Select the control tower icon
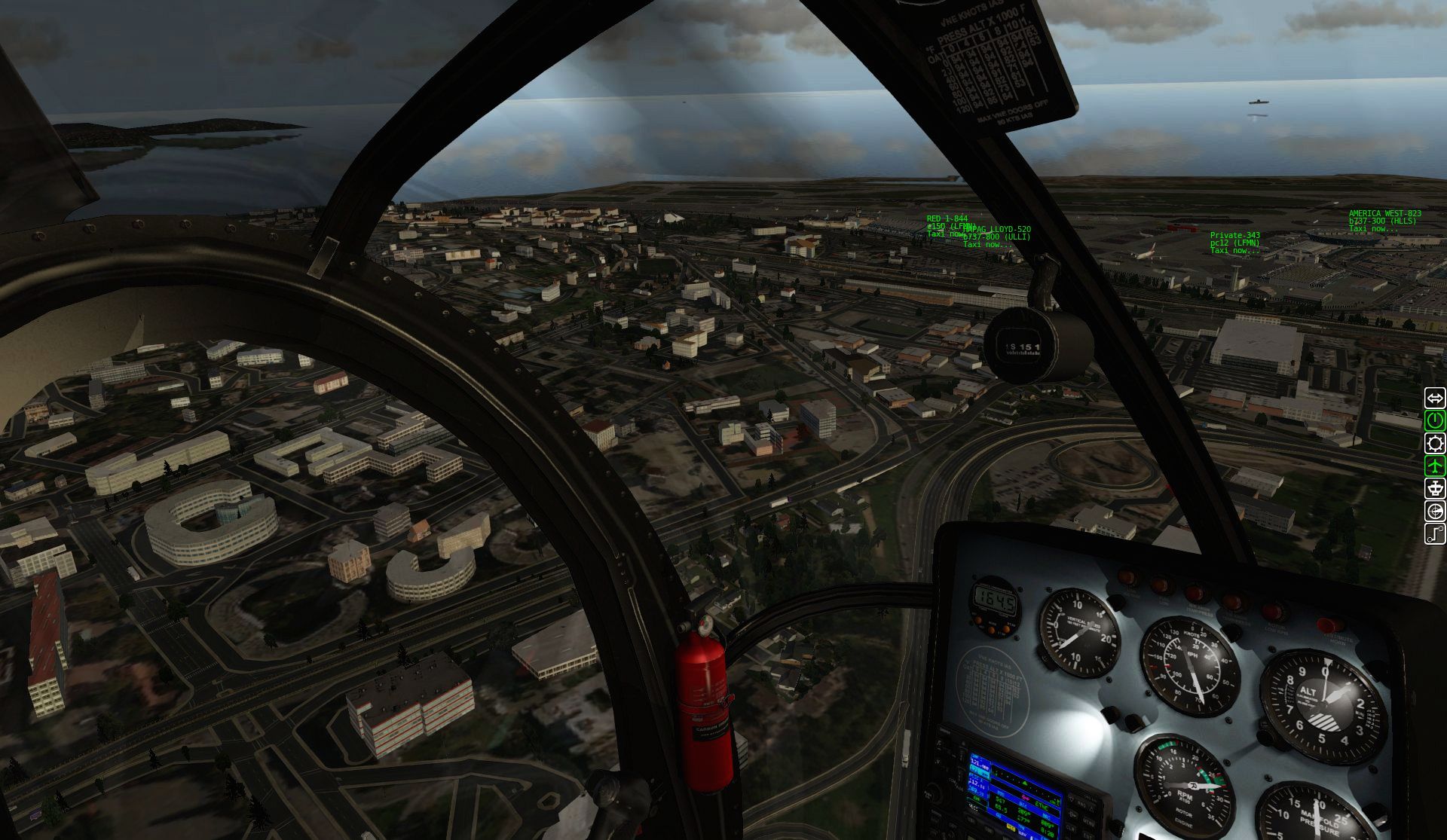Viewport: 1447px width, 840px height. (1435, 488)
